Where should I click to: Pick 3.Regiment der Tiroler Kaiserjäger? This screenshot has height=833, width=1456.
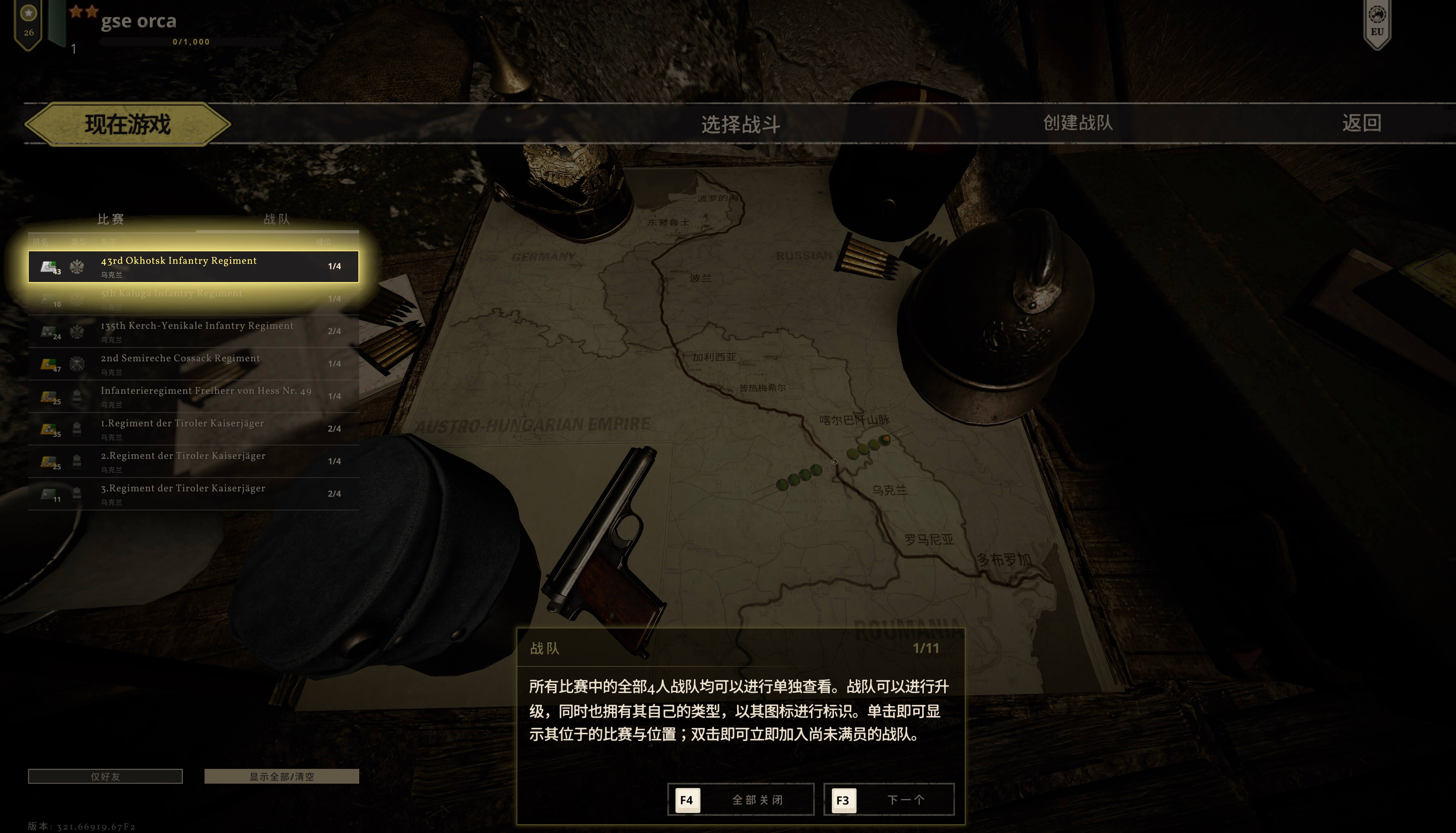pyautogui.click(x=193, y=494)
